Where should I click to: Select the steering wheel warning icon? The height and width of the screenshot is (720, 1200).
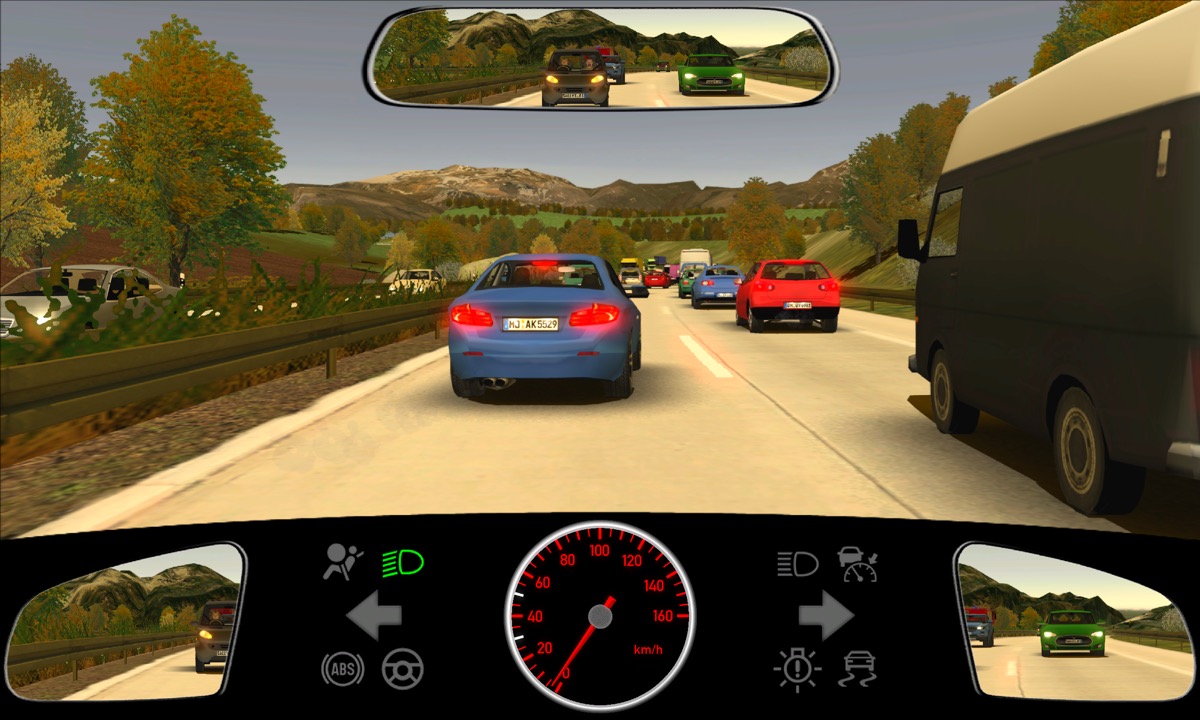(x=403, y=668)
